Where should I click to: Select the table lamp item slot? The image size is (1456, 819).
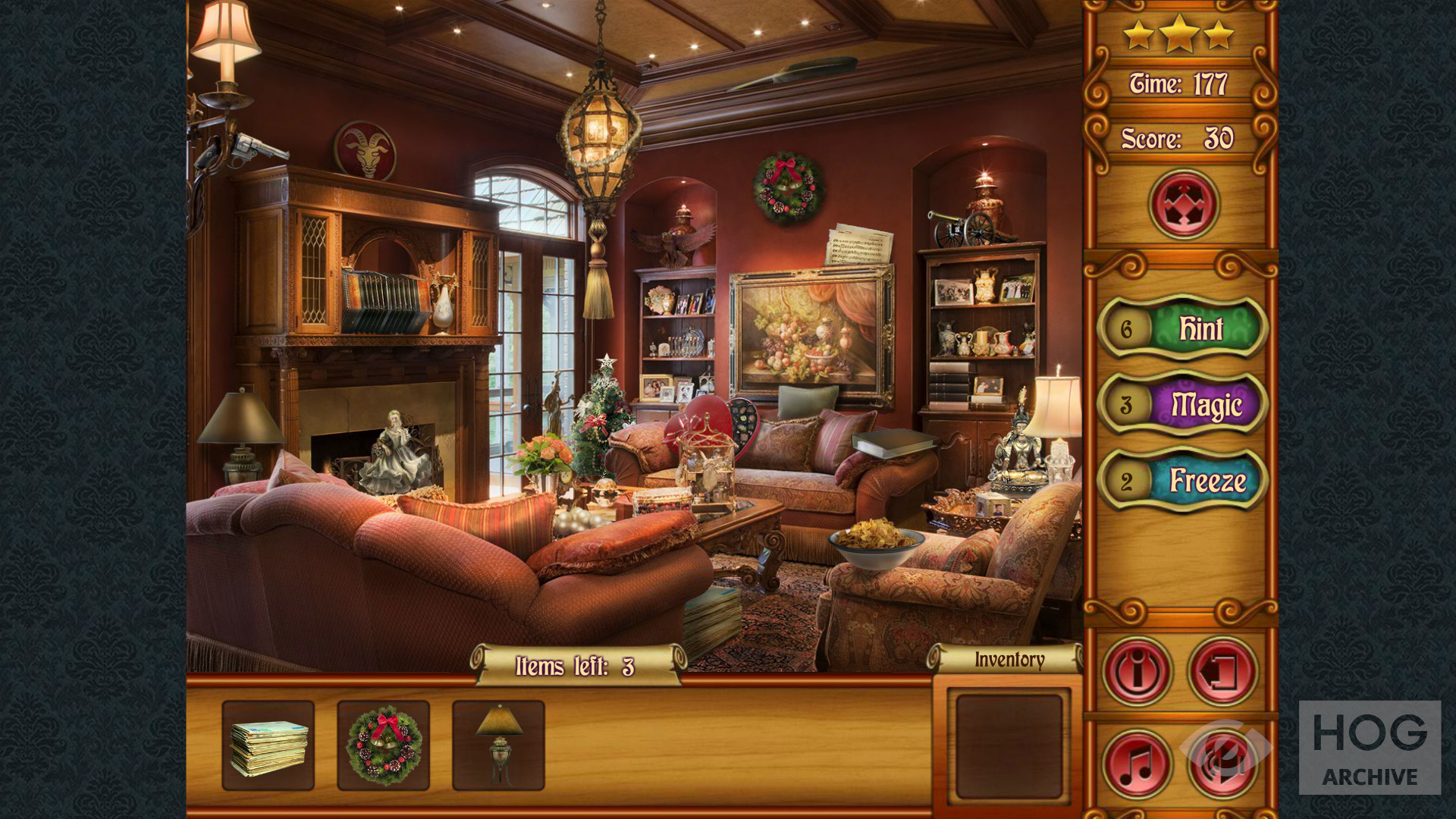point(499,745)
